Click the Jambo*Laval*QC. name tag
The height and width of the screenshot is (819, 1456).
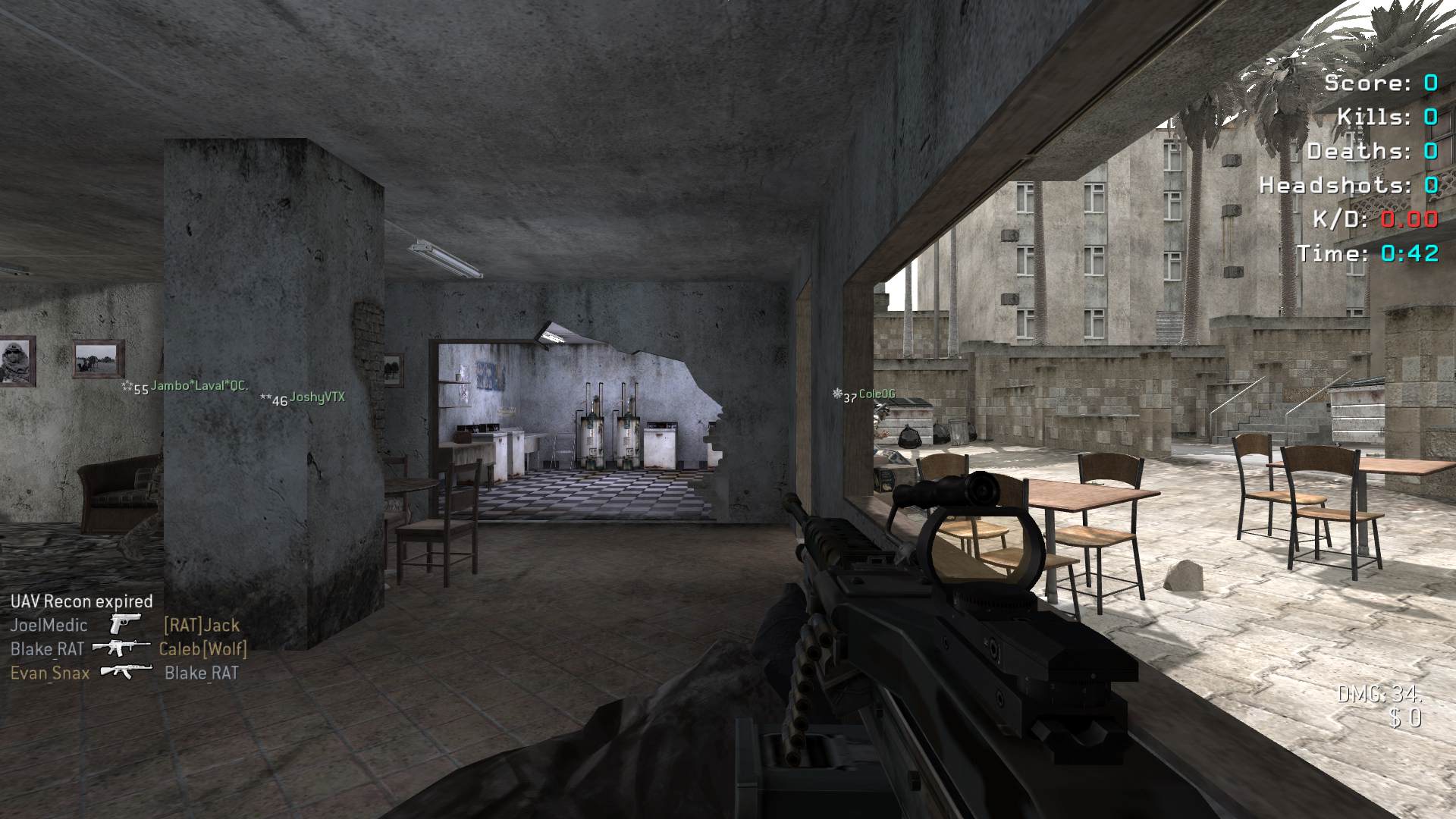[x=199, y=386]
